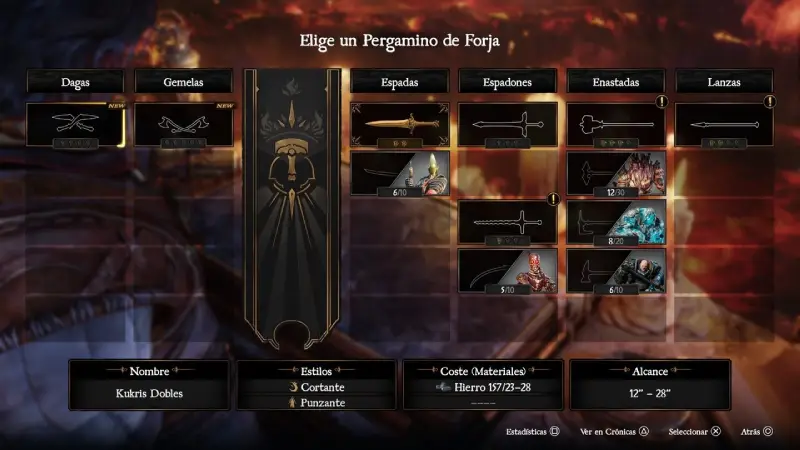Pick the Espadones scroll showing 5/10 progress
The width and height of the screenshot is (800, 450).
coord(508,270)
